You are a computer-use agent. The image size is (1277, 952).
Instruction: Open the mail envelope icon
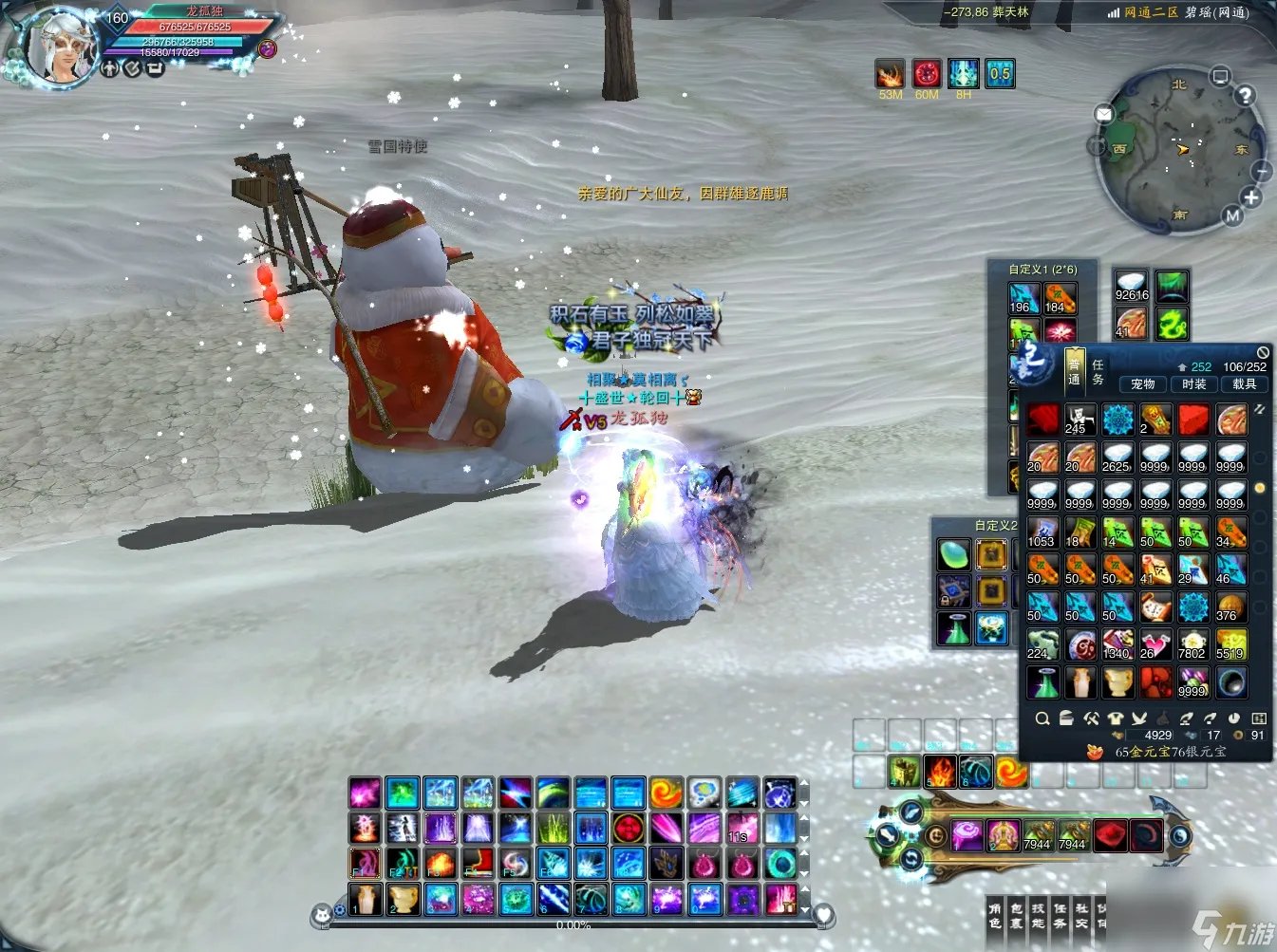[1103, 115]
